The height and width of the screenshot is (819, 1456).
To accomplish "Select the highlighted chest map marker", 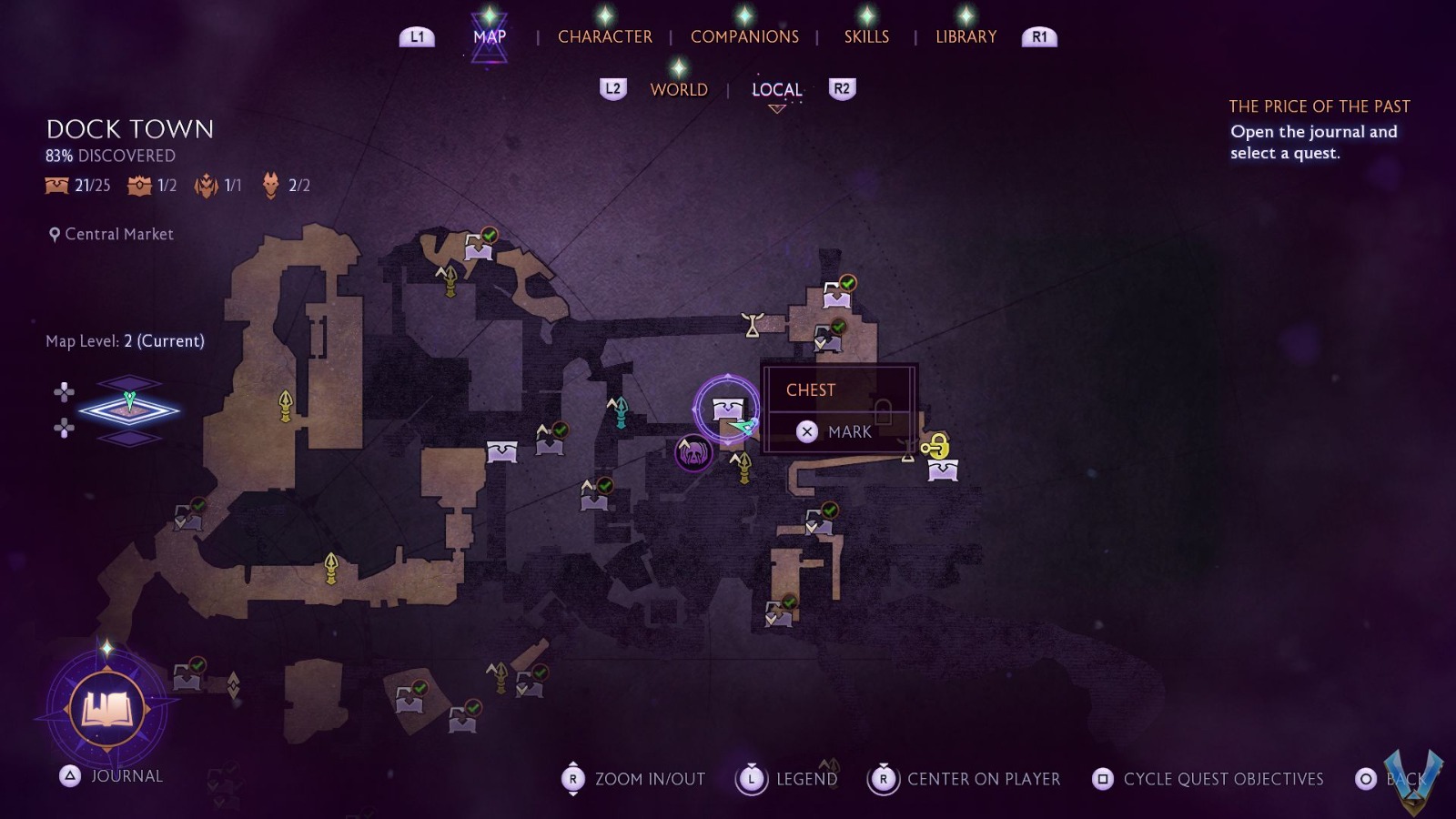I will click(x=727, y=409).
